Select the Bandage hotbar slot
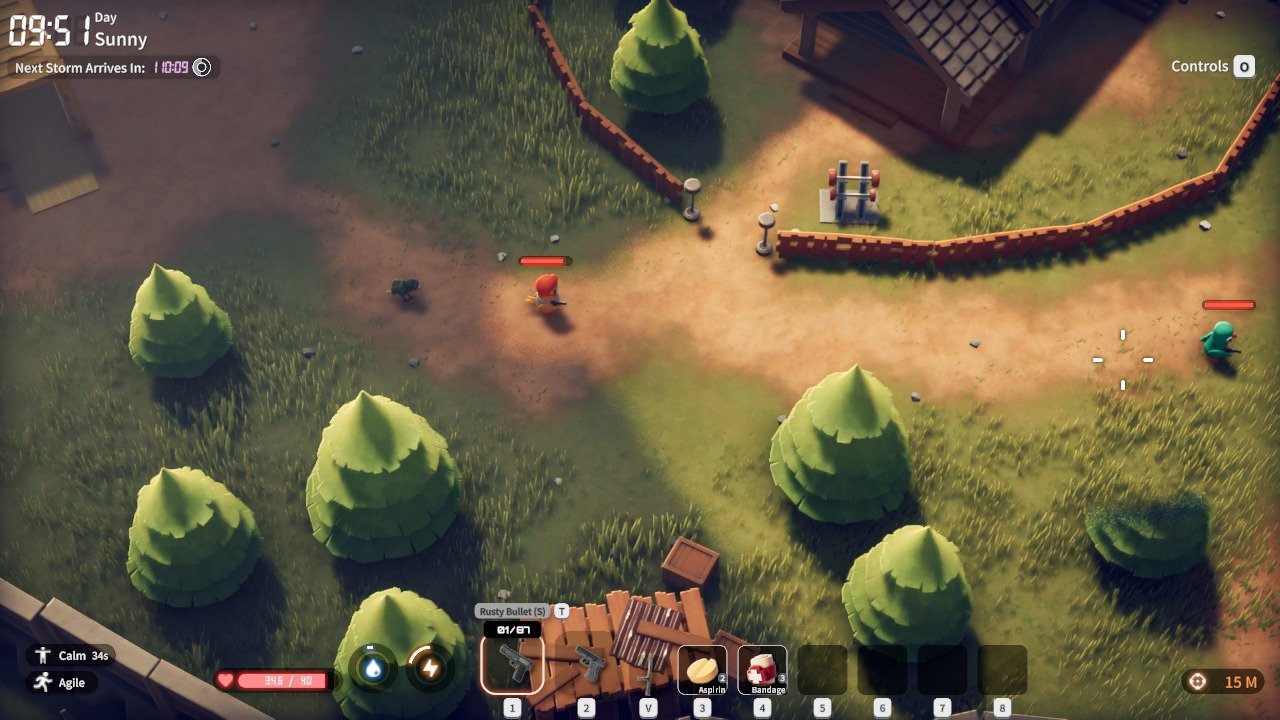The height and width of the screenshot is (720, 1280). coord(762,669)
